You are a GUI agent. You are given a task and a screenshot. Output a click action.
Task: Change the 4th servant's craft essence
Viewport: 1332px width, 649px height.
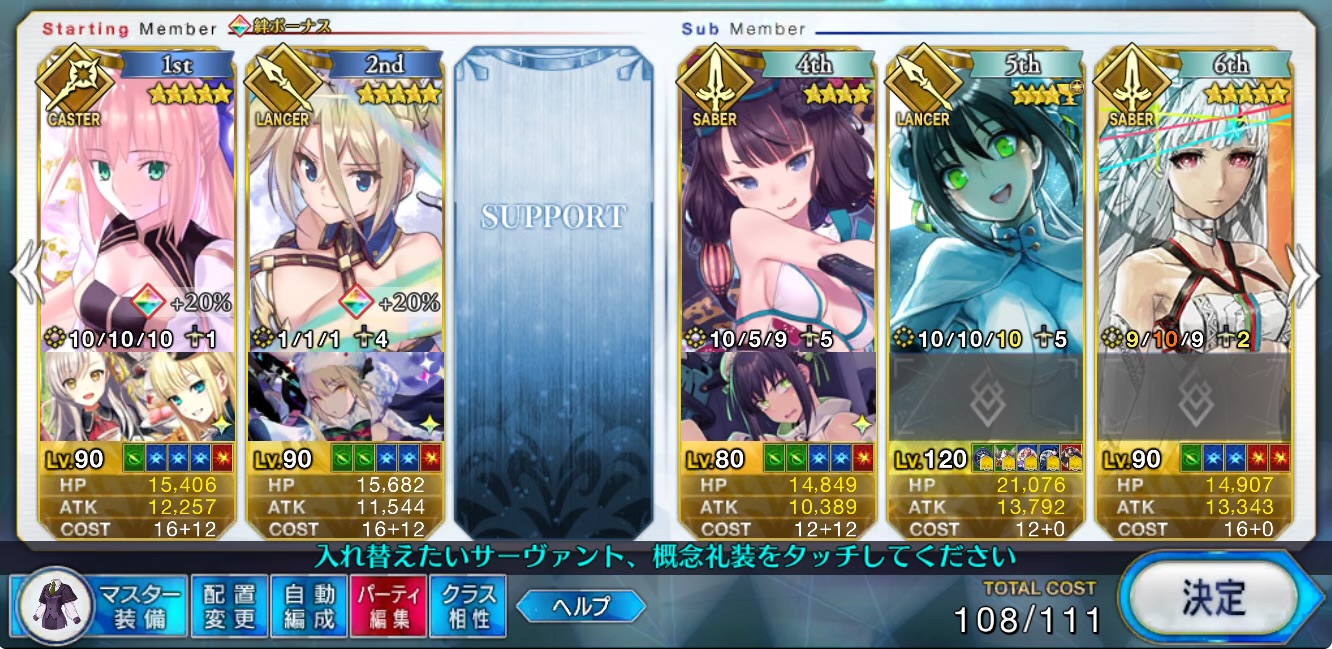pos(778,396)
